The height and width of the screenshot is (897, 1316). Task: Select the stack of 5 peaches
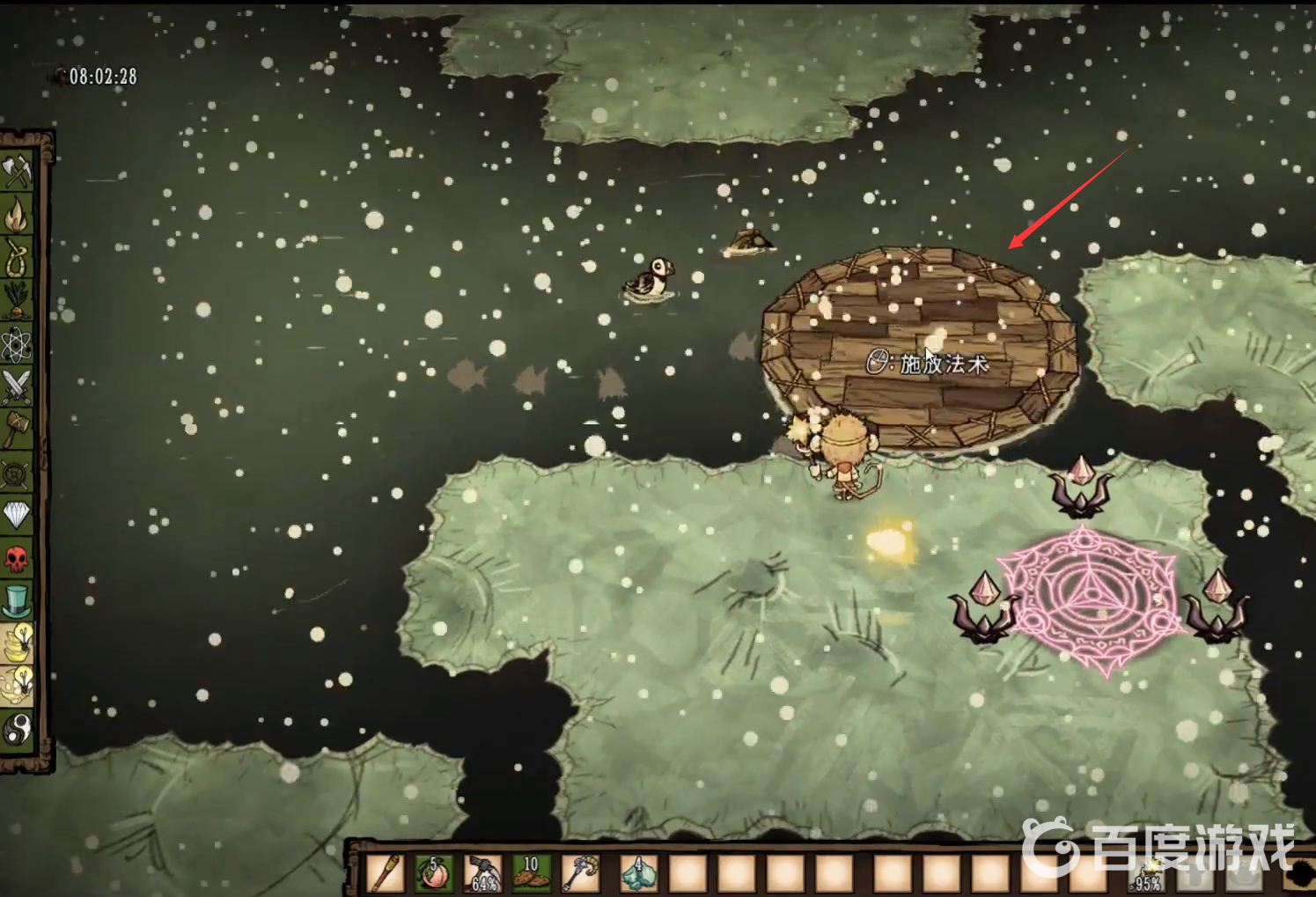tap(434, 873)
